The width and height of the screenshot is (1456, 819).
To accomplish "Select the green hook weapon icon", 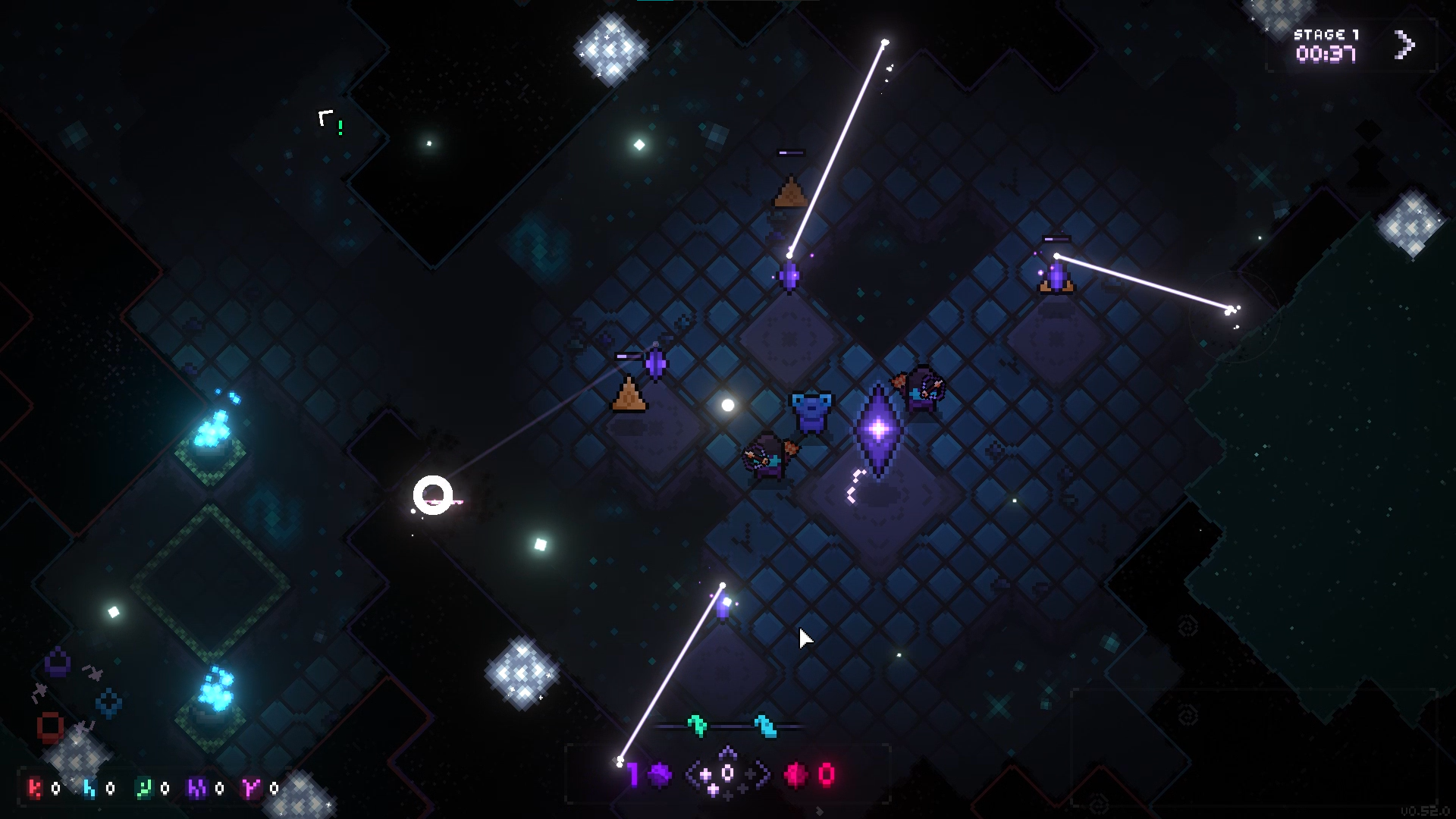I will point(698,725).
